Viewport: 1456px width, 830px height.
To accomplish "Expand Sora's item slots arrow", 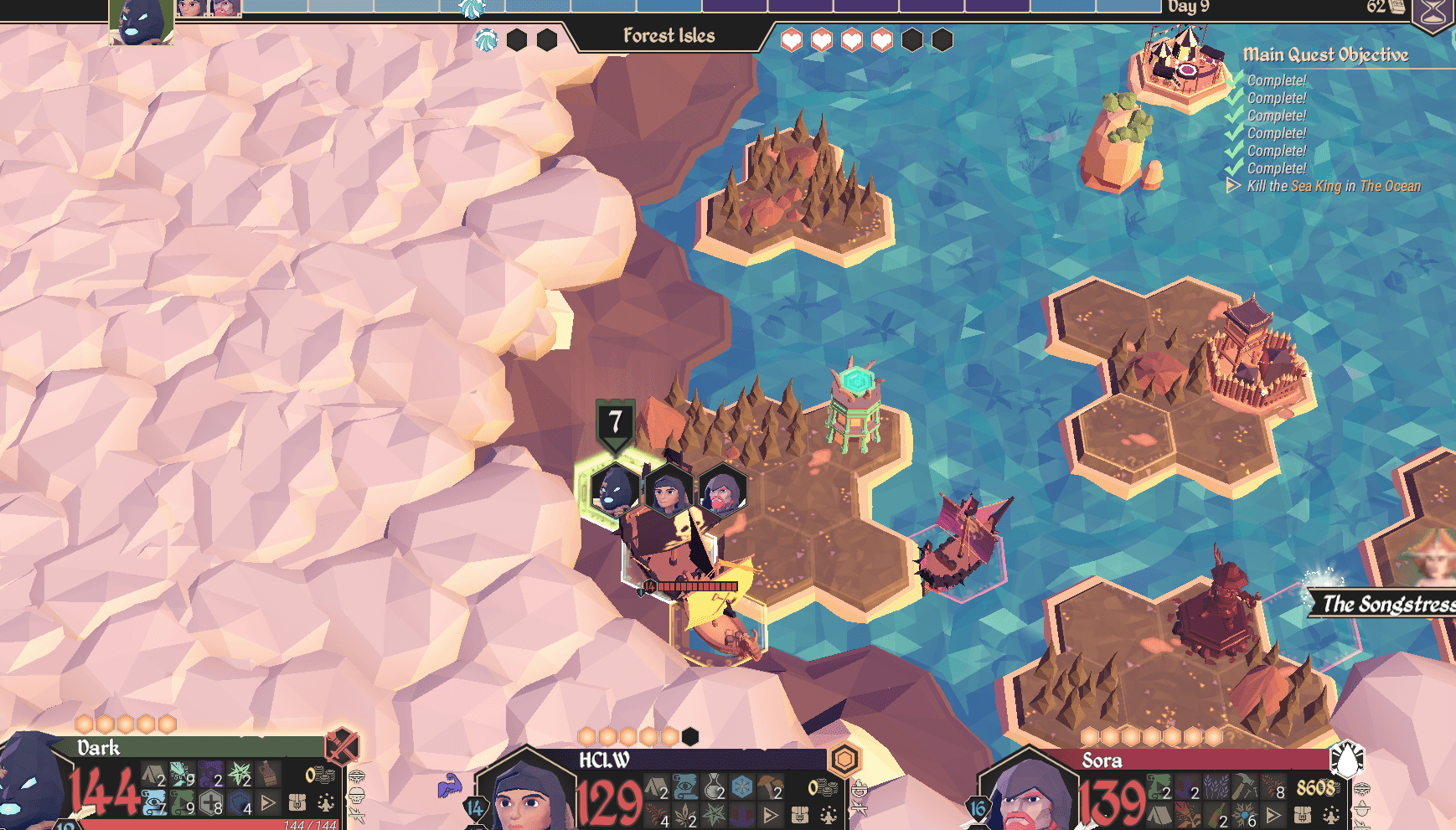I will 1273,814.
